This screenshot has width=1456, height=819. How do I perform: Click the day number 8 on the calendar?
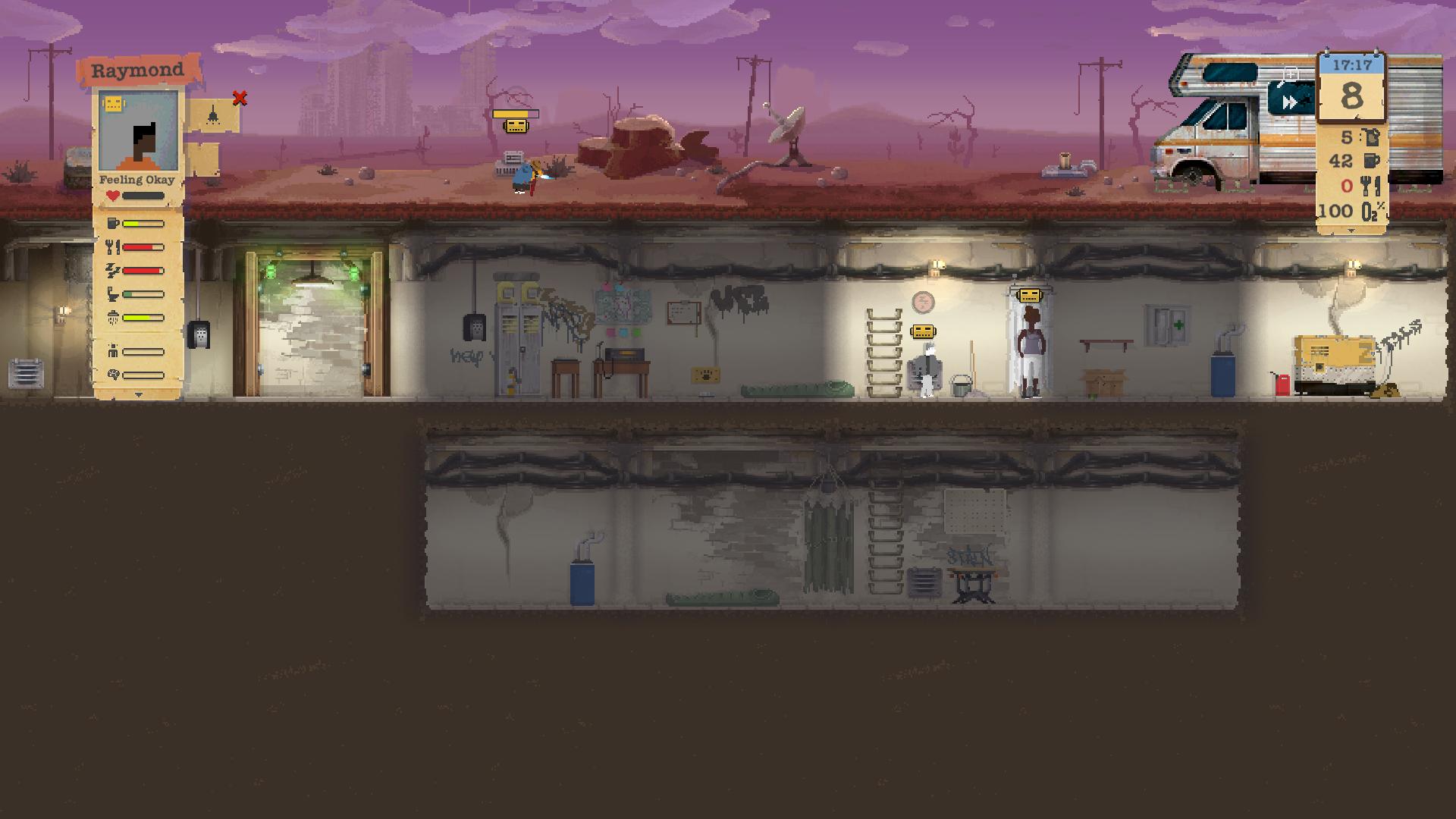click(1353, 95)
